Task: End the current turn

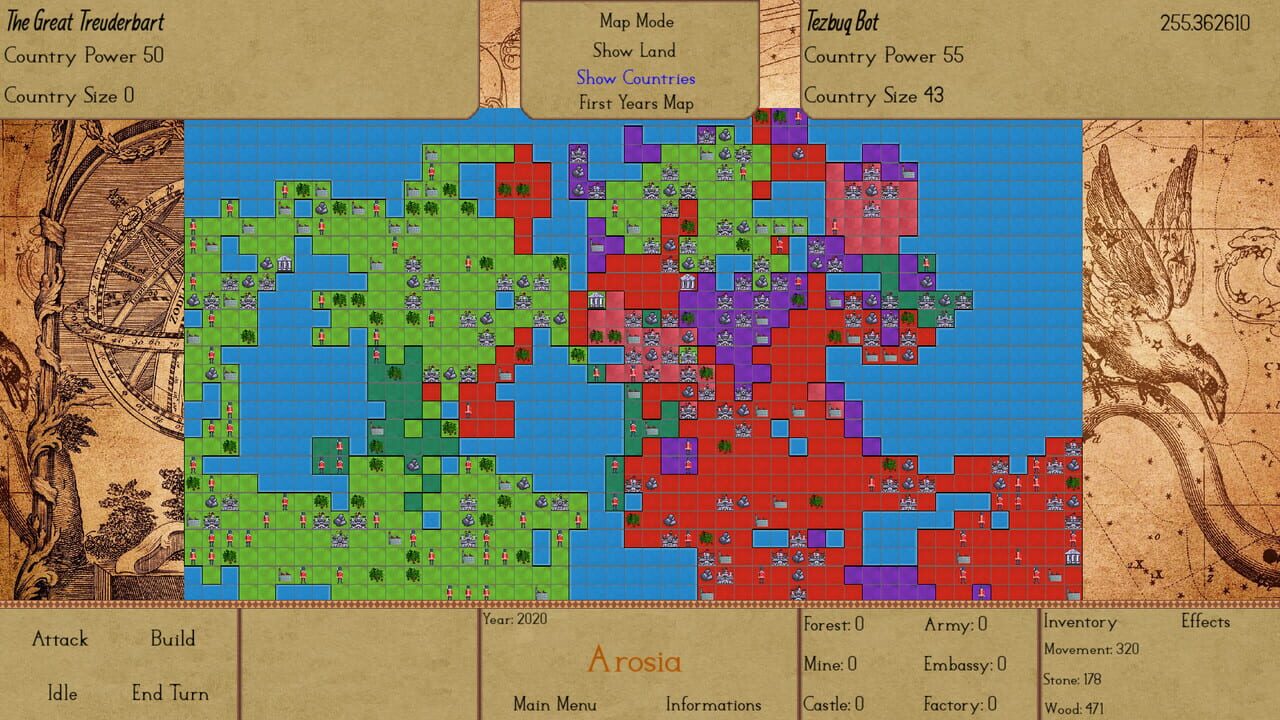Action: (172, 693)
